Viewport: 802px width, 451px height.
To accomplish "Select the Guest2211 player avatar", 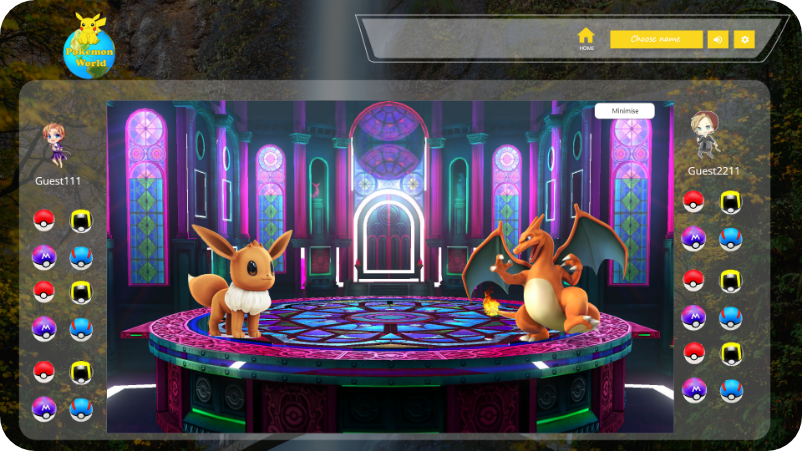I will click(706, 135).
